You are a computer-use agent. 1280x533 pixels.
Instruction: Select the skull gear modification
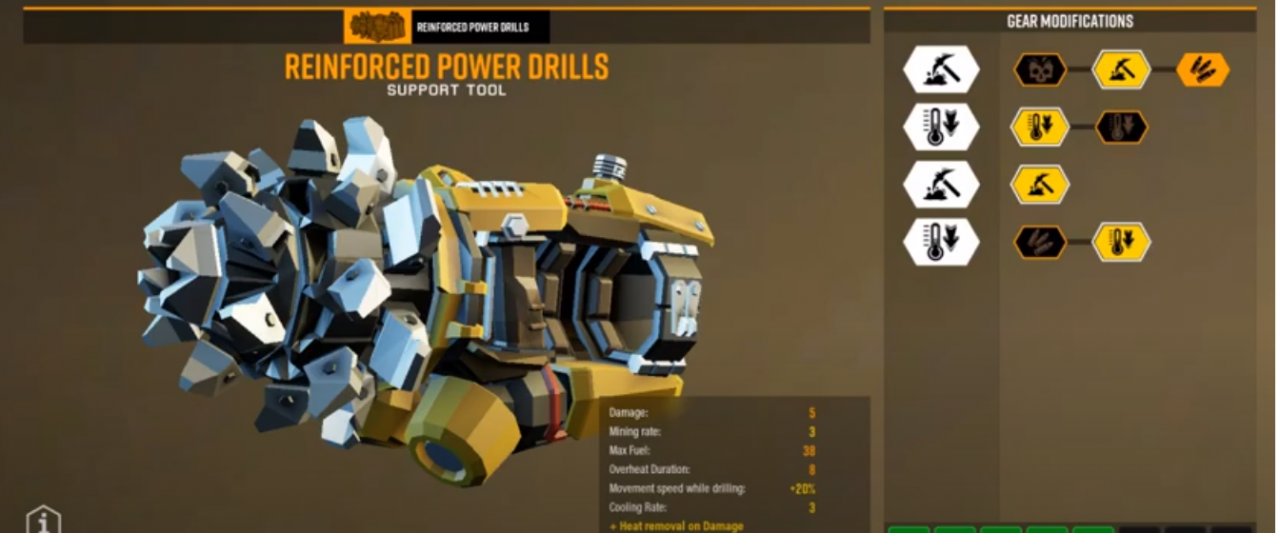[1040, 70]
